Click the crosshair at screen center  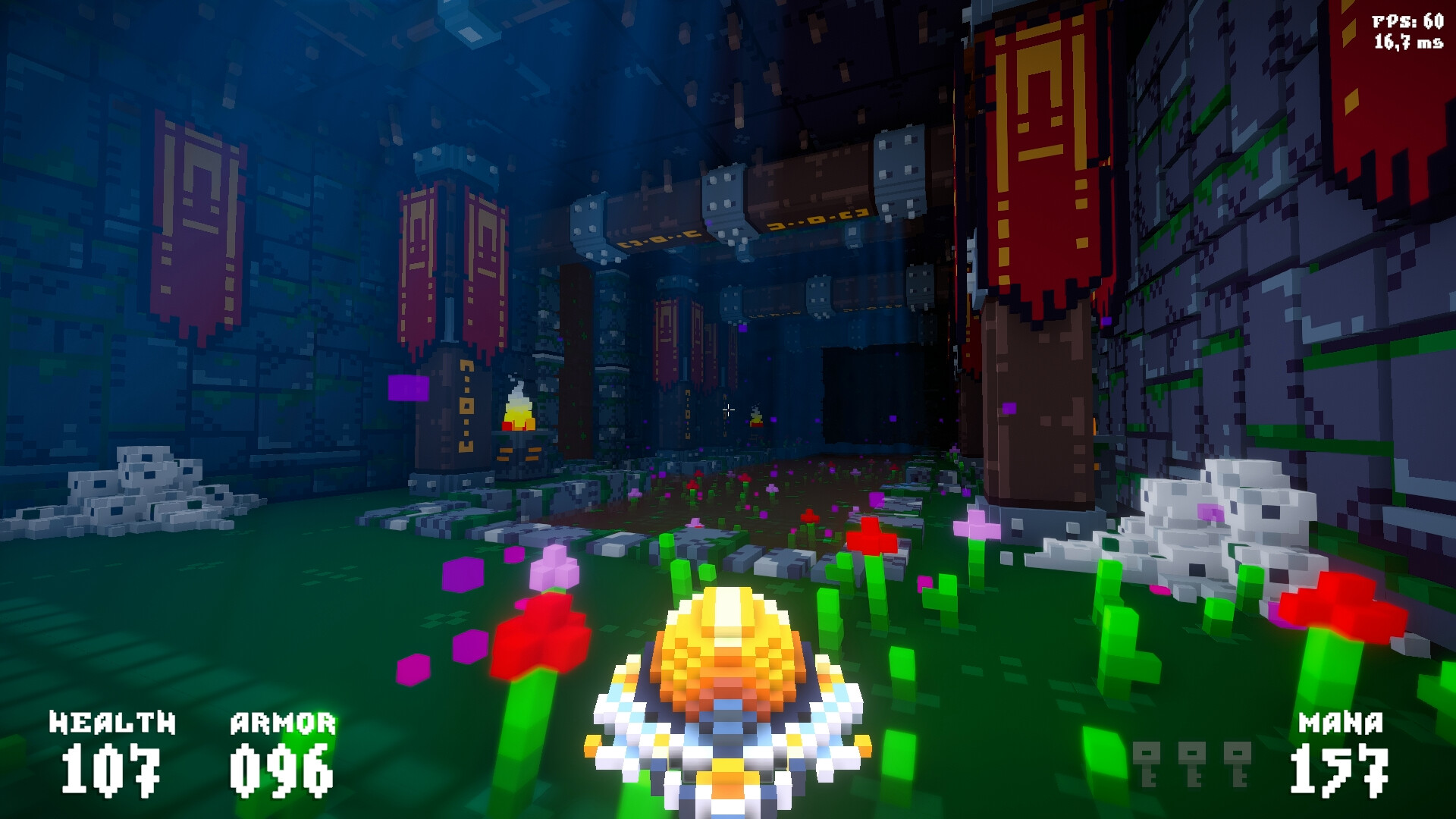tap(729, 409)
